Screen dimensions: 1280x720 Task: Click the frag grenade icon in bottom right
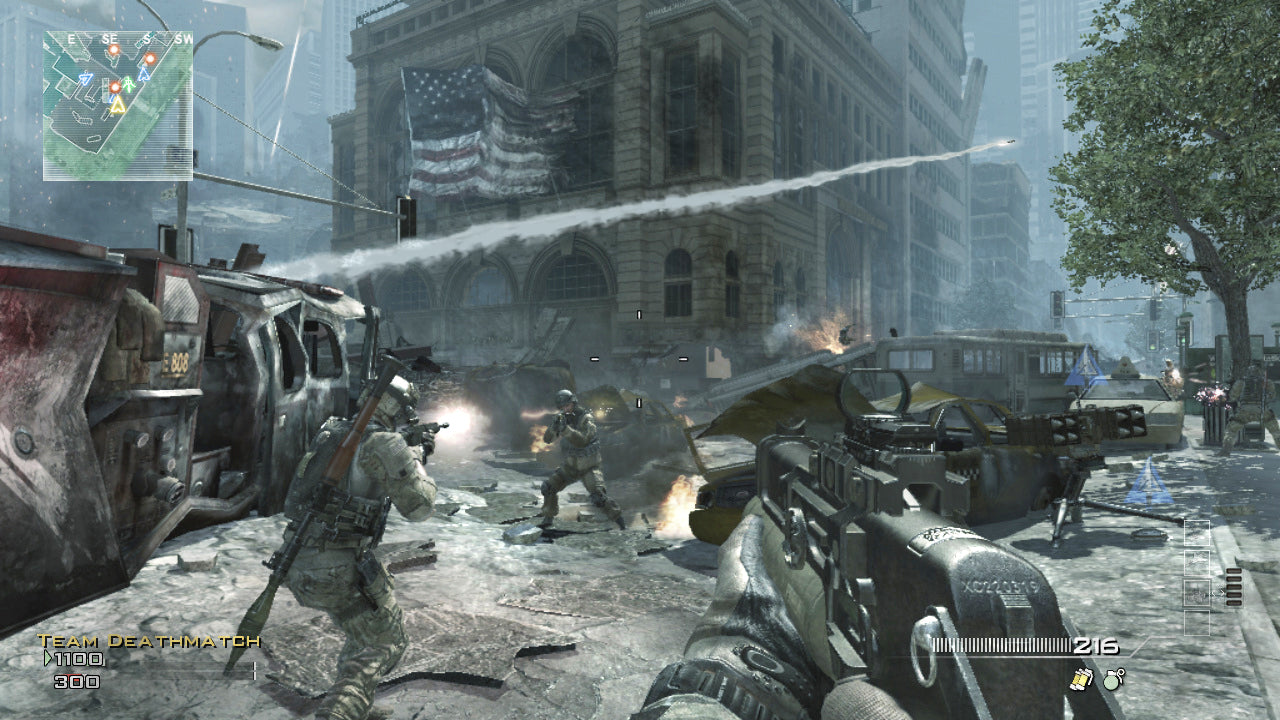pos(1112,682)
